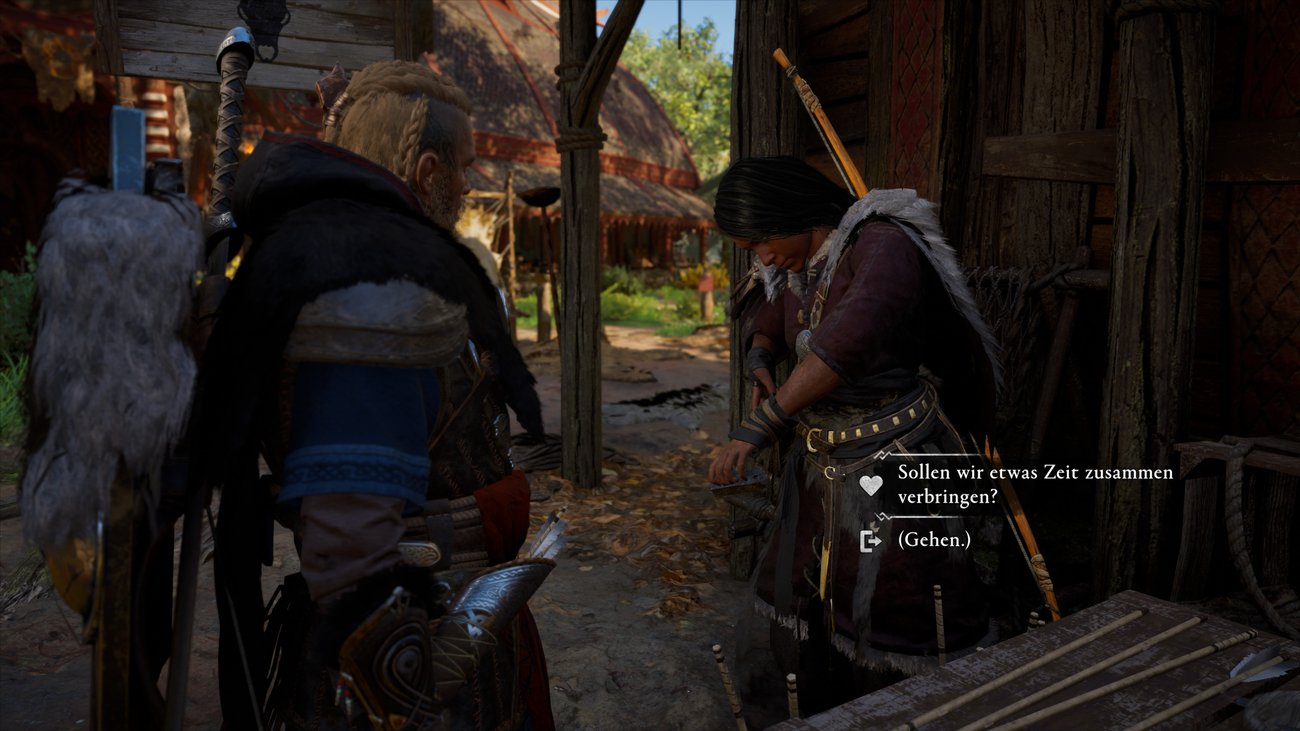
Task: Click the heart symbol beside the first dialogue line
Action: pos(870,483)
